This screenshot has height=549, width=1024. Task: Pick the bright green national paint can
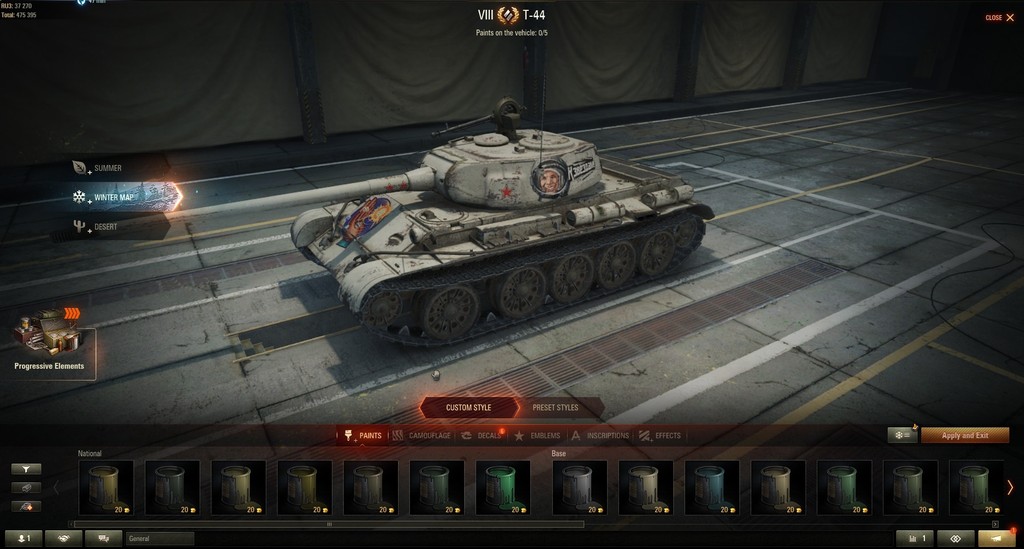(x=503, y=487)
